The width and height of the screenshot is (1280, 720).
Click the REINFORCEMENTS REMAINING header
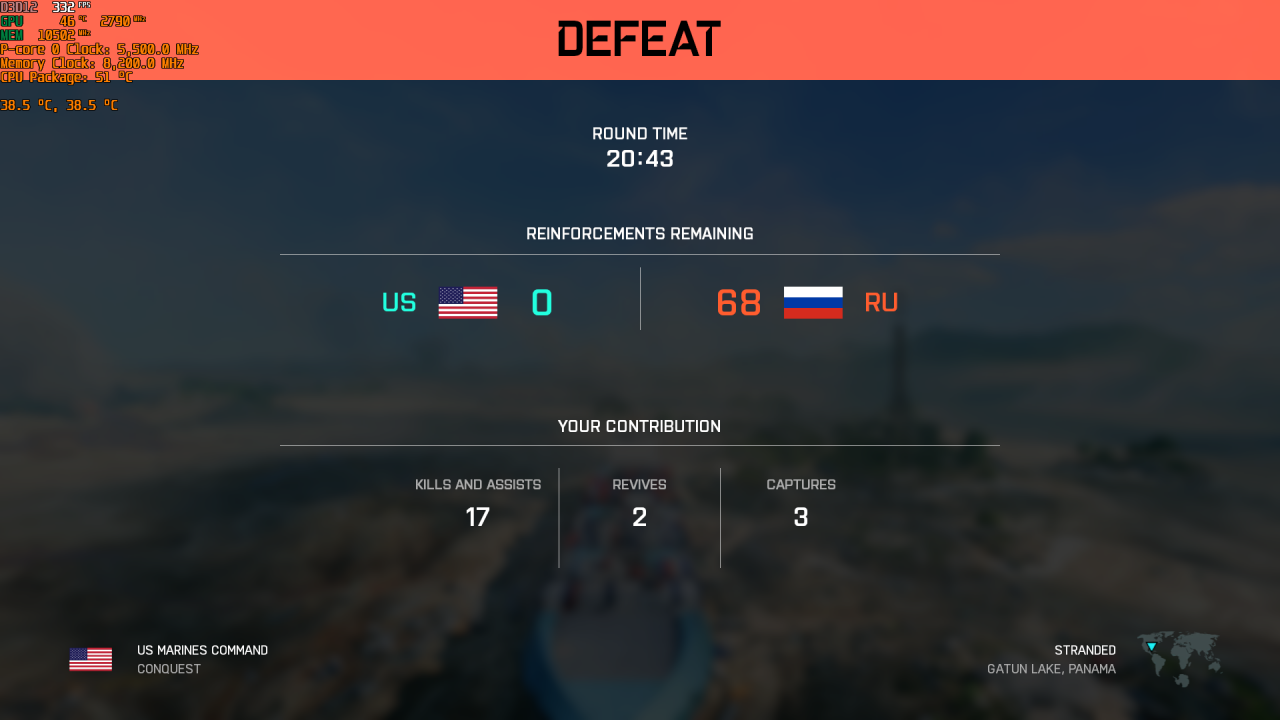[639, 233]
